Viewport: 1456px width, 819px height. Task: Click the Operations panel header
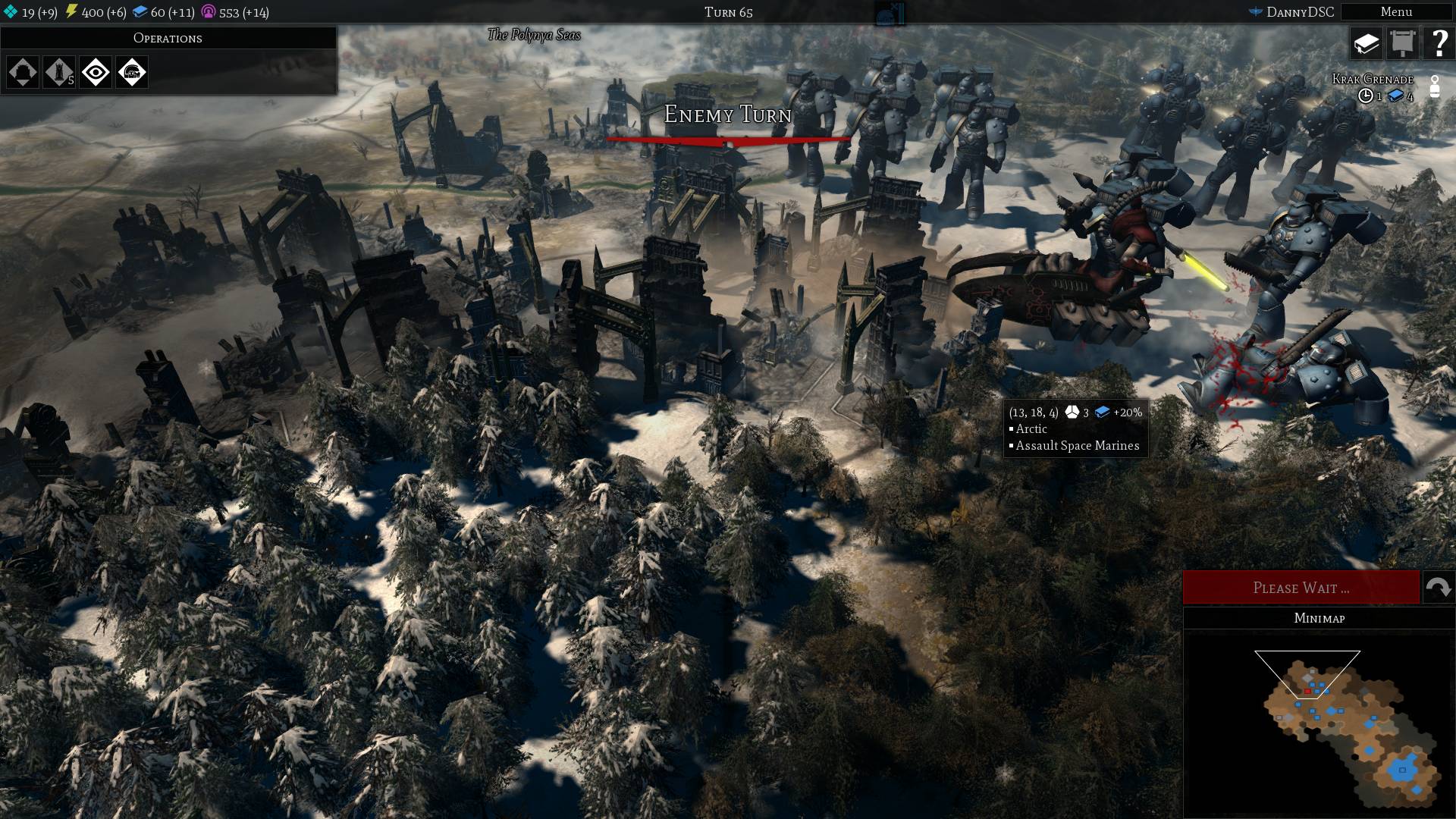[168, 38]
